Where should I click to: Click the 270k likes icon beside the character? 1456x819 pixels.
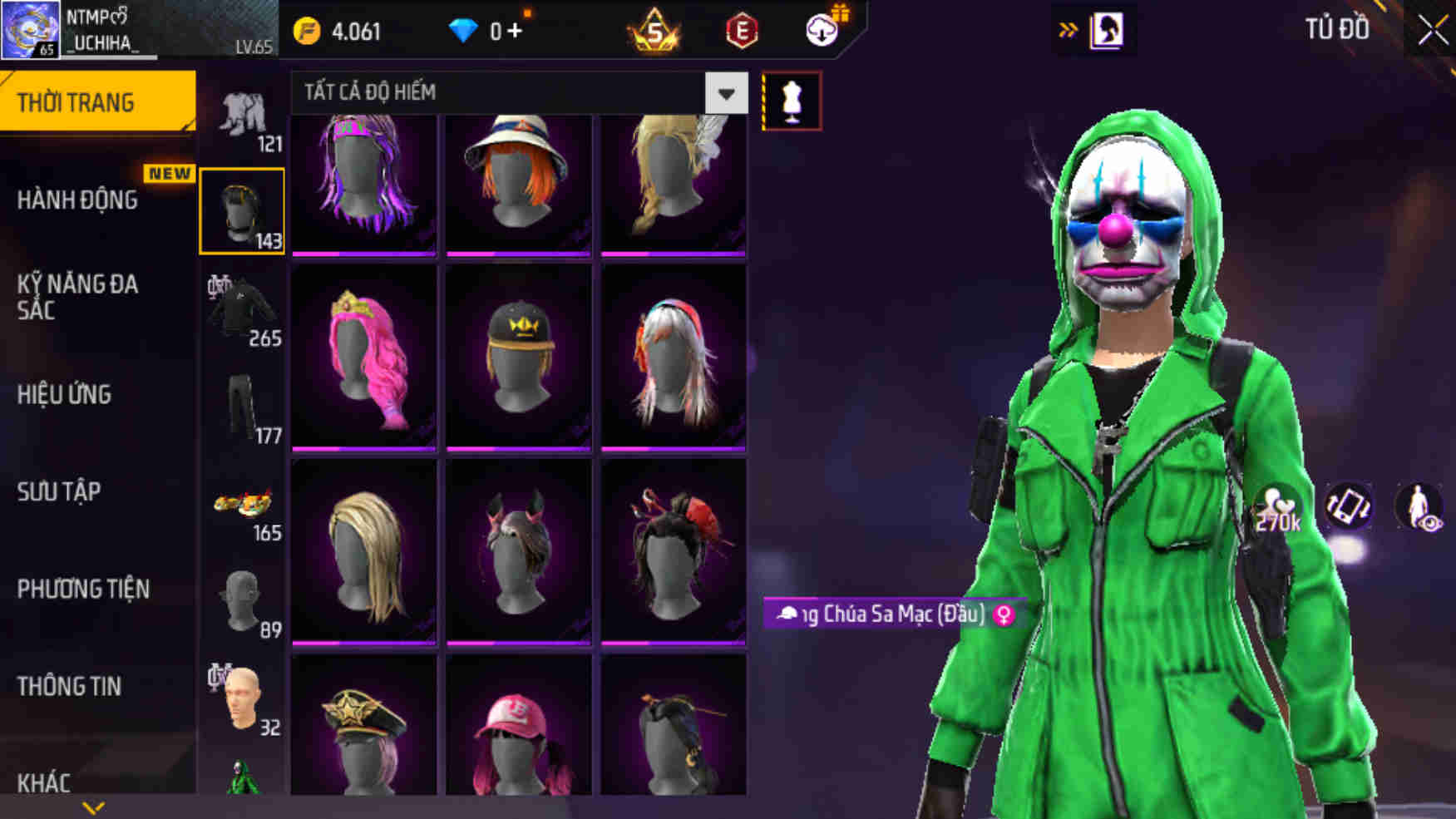[1278, 505]
